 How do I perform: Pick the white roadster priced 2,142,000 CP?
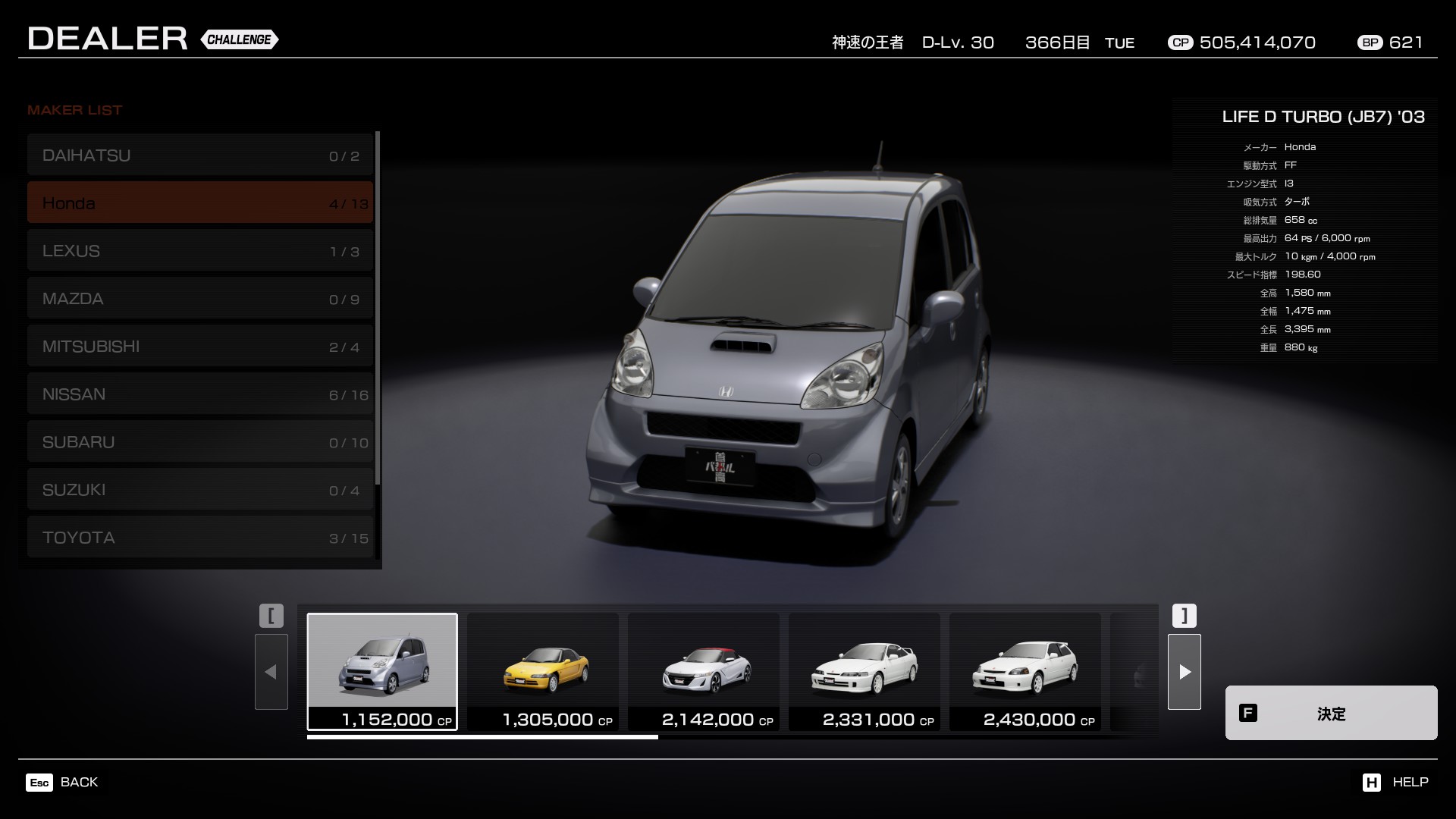click(704, 671)
